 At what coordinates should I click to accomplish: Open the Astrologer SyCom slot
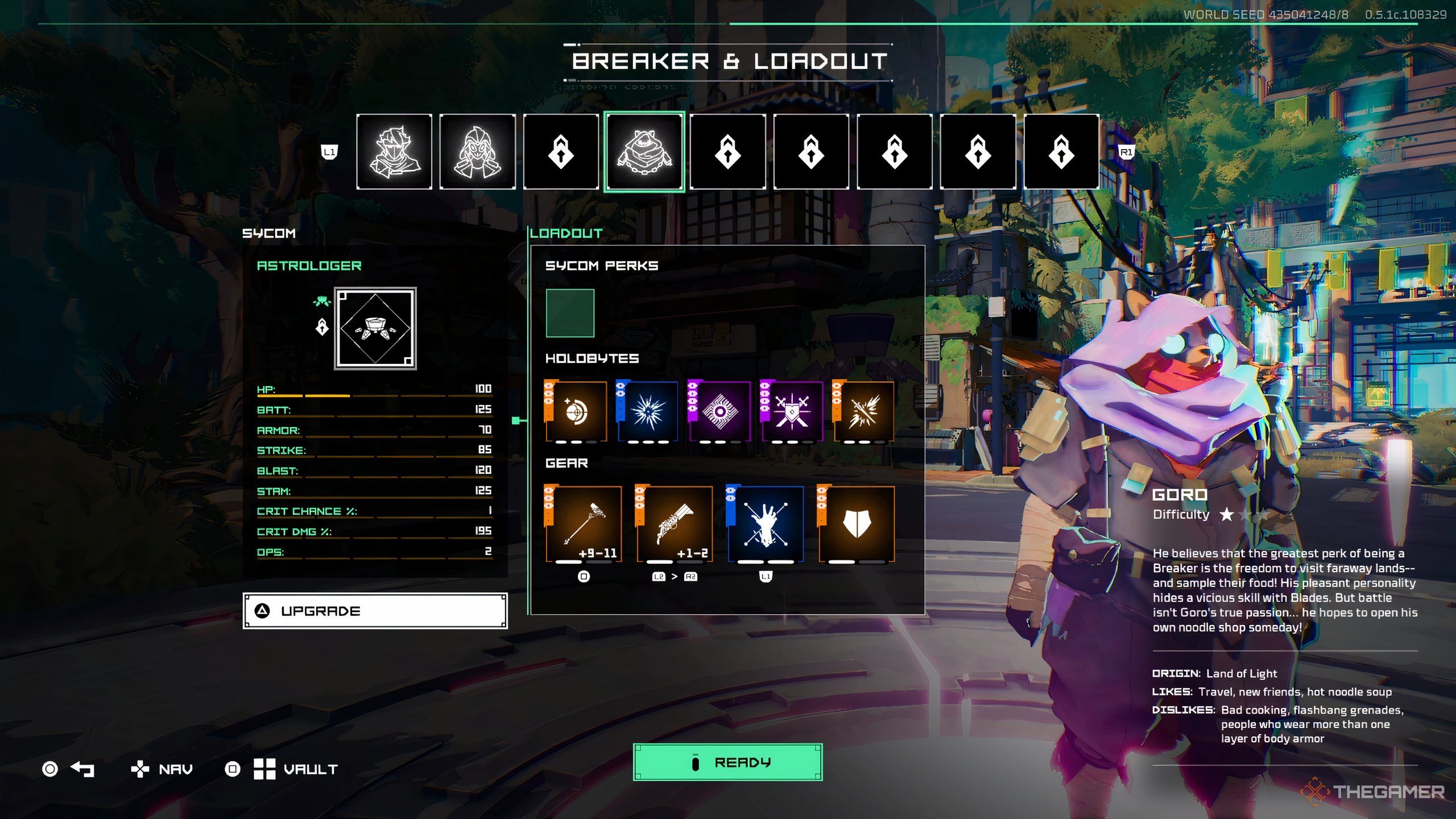(375, 328)
